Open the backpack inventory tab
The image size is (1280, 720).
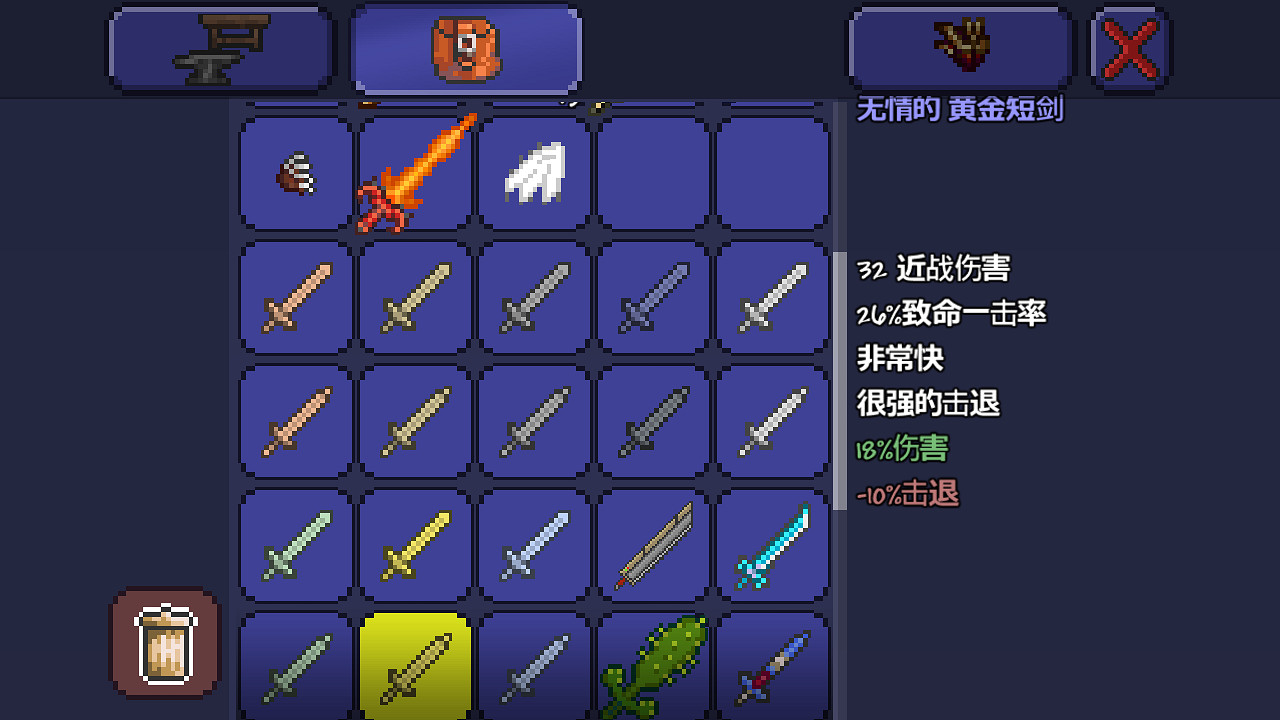(465, 47)
